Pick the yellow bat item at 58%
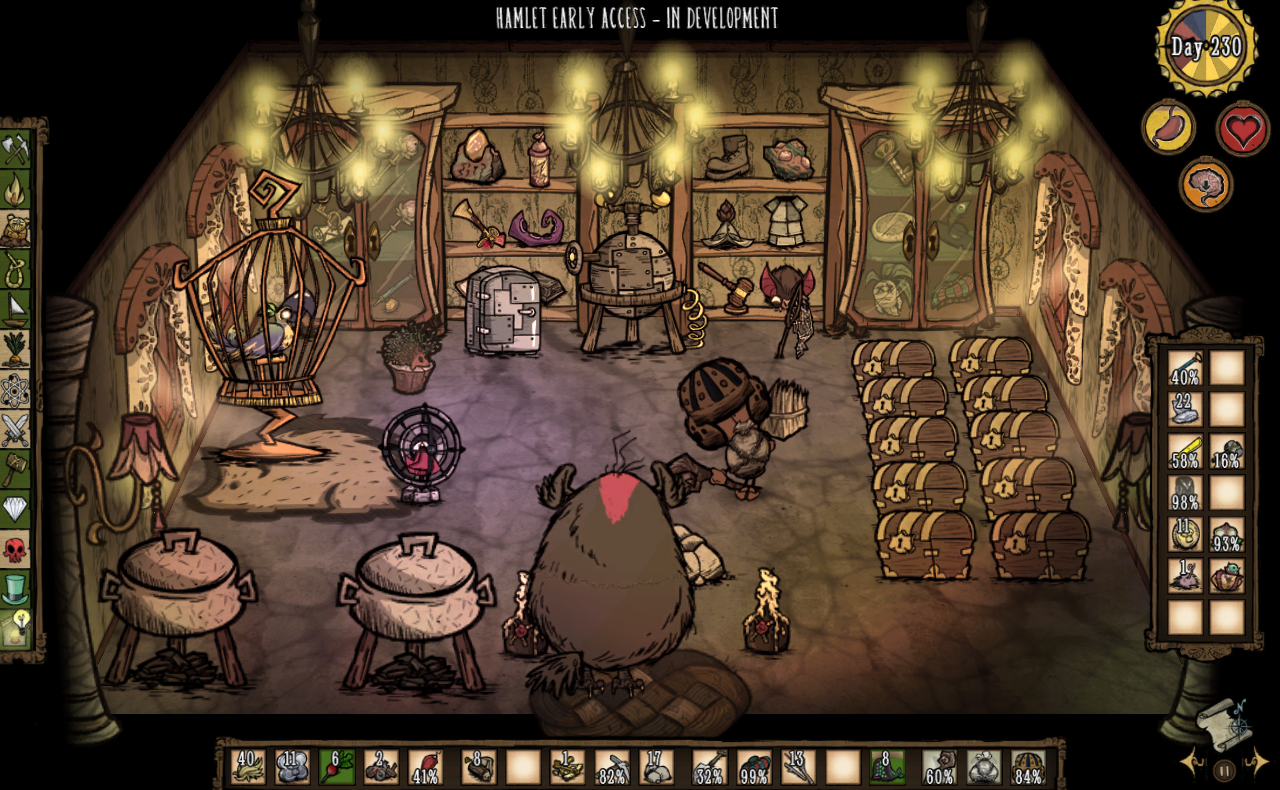This screenshot has width=1280, height=790. [1186, 451]
